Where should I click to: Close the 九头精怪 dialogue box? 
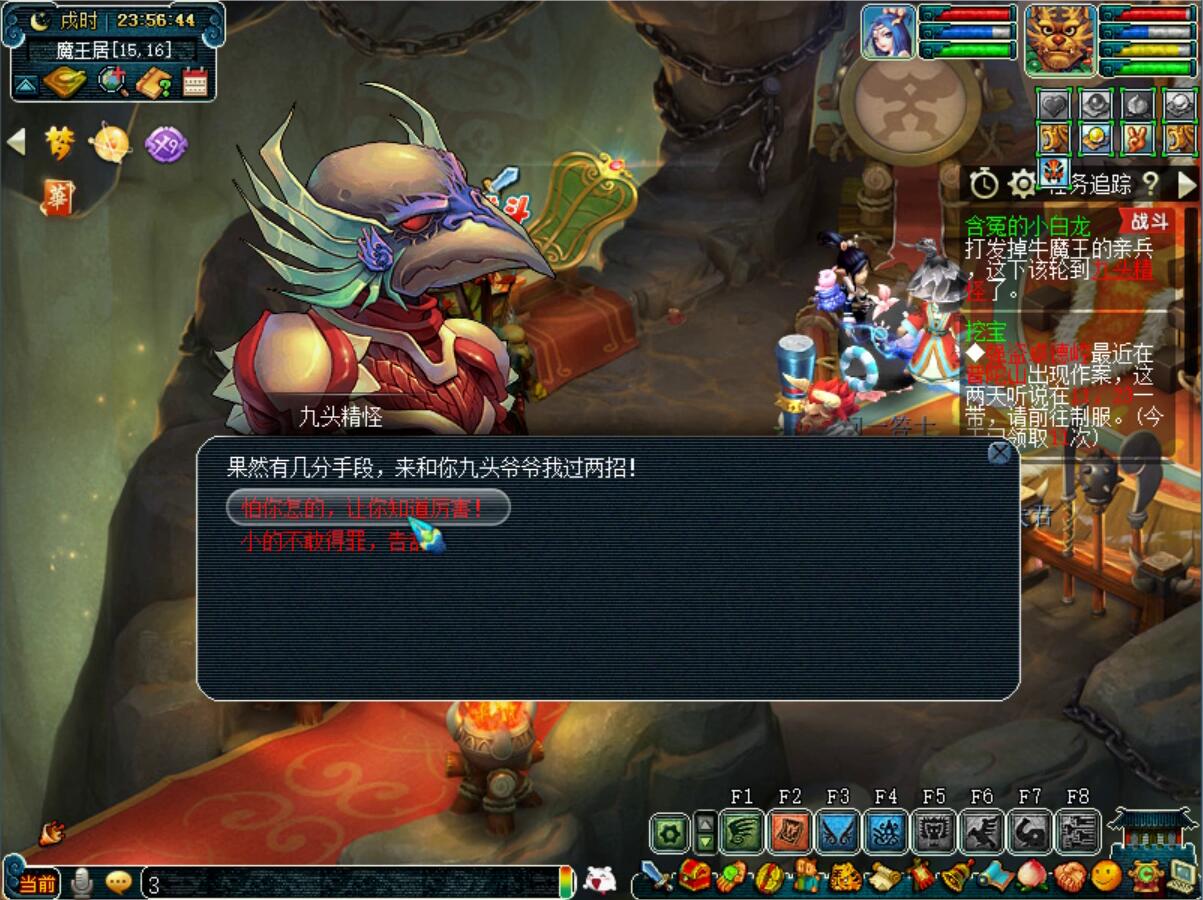coord(999,454)
